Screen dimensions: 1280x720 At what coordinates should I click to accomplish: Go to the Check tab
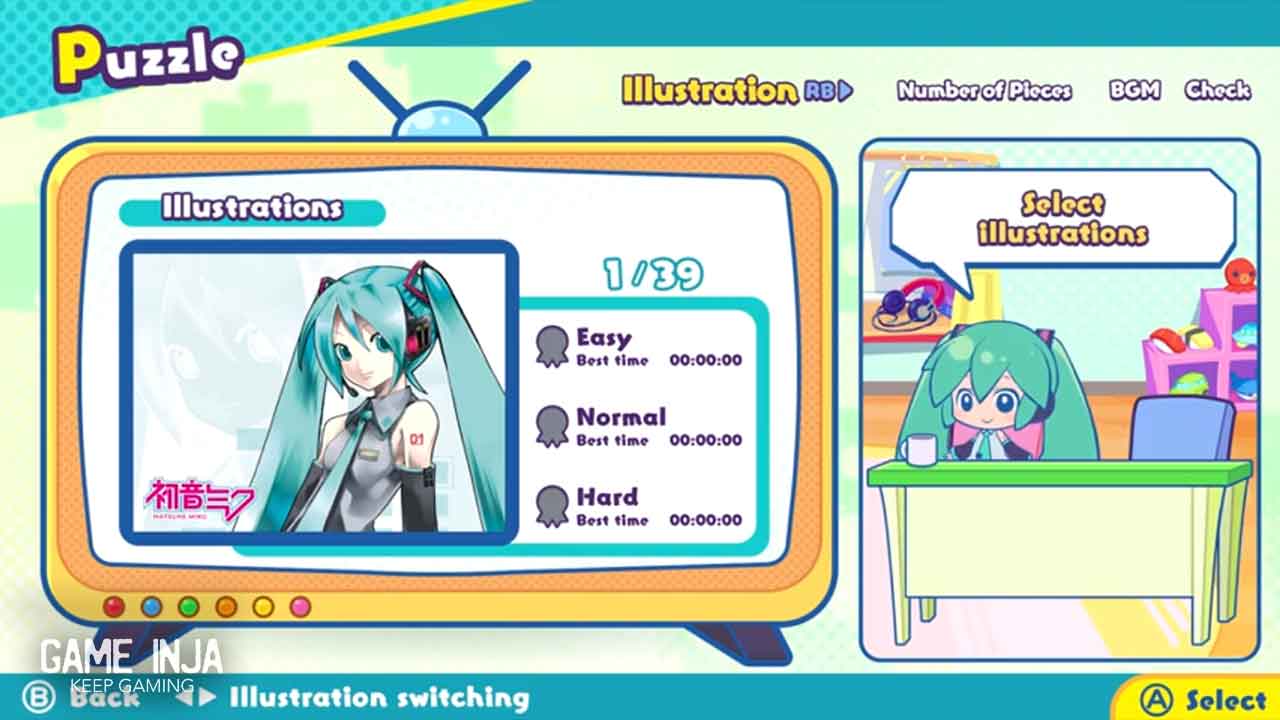point(1217,91)
